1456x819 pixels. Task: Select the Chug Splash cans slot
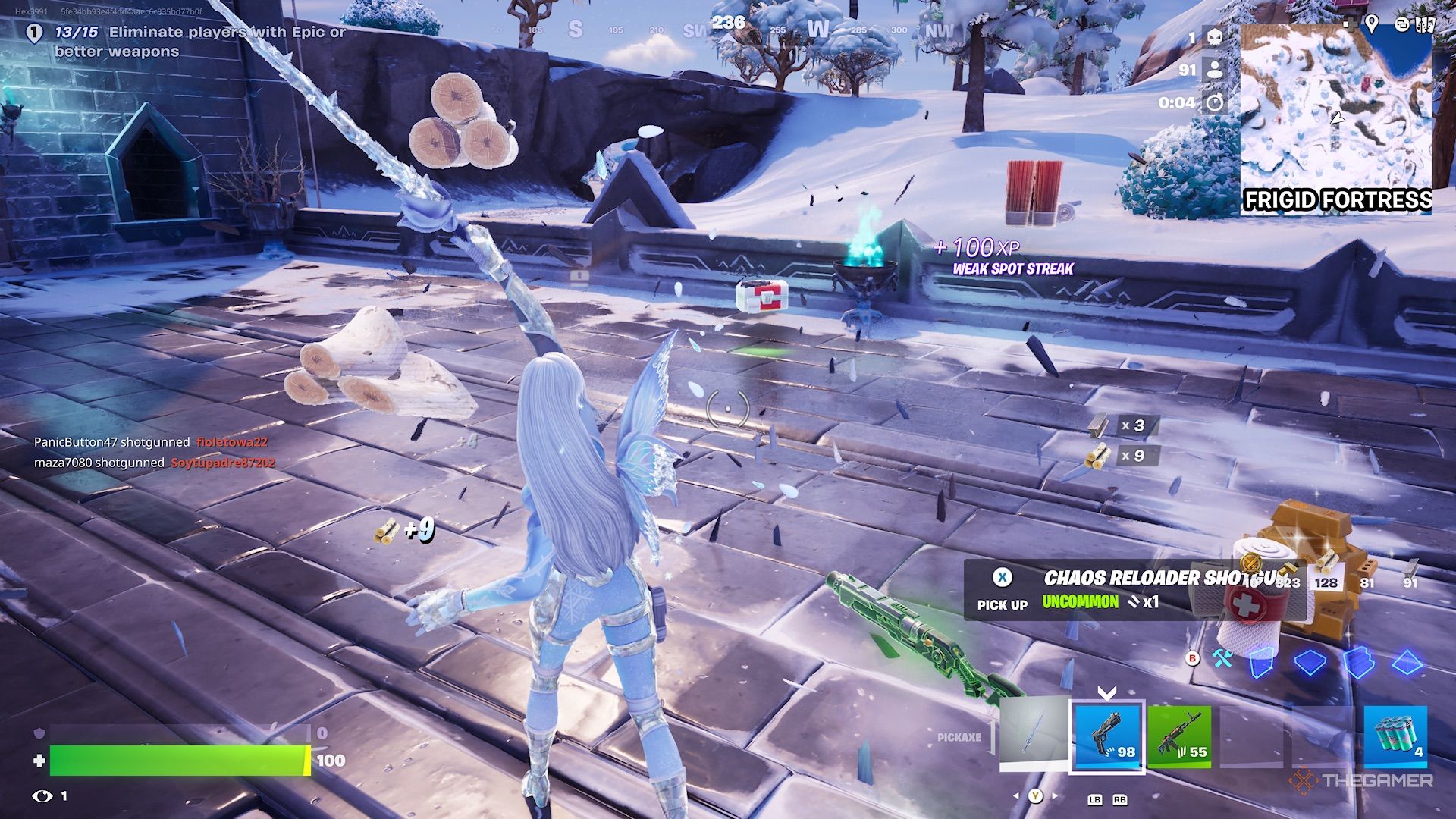(1395, 735)
